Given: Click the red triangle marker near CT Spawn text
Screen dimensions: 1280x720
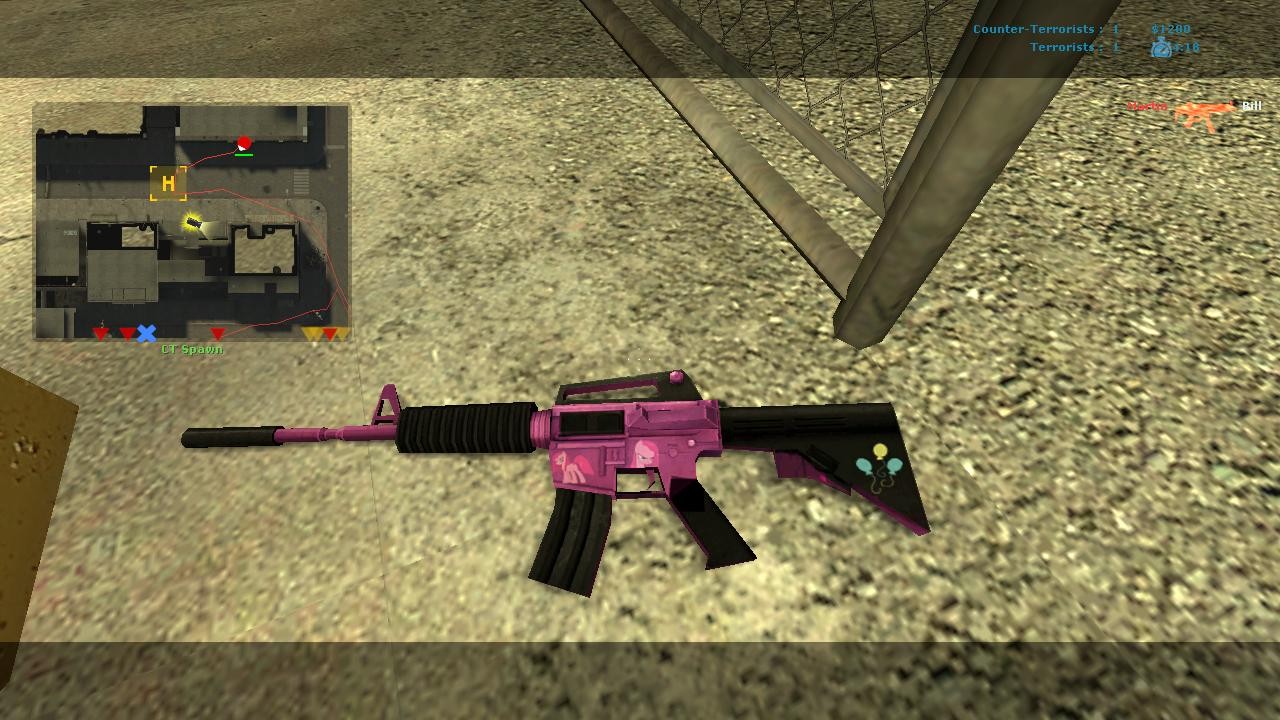Looking at the screenshot, I should coord(216,333).
